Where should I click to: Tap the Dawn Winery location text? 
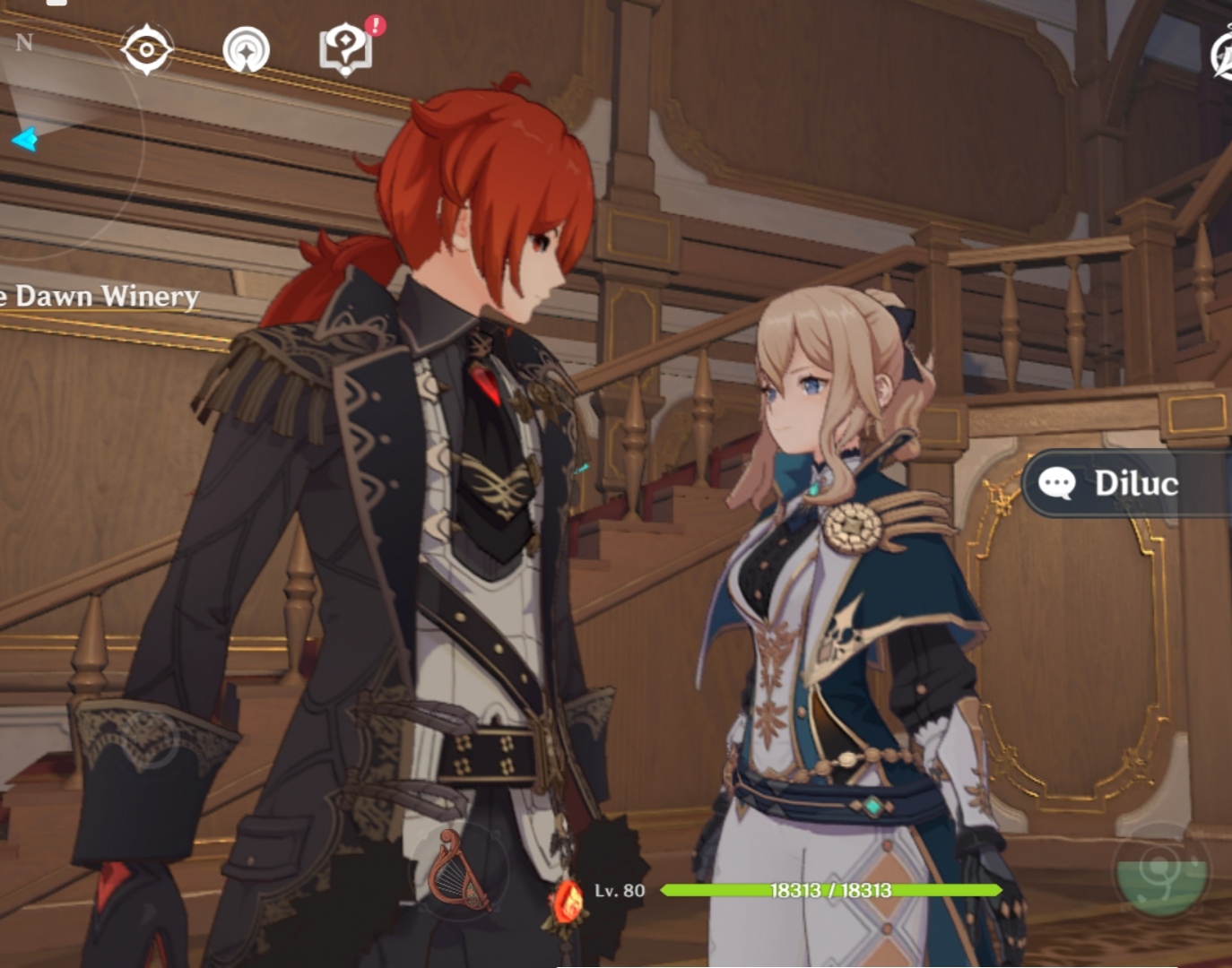[99, 296]
